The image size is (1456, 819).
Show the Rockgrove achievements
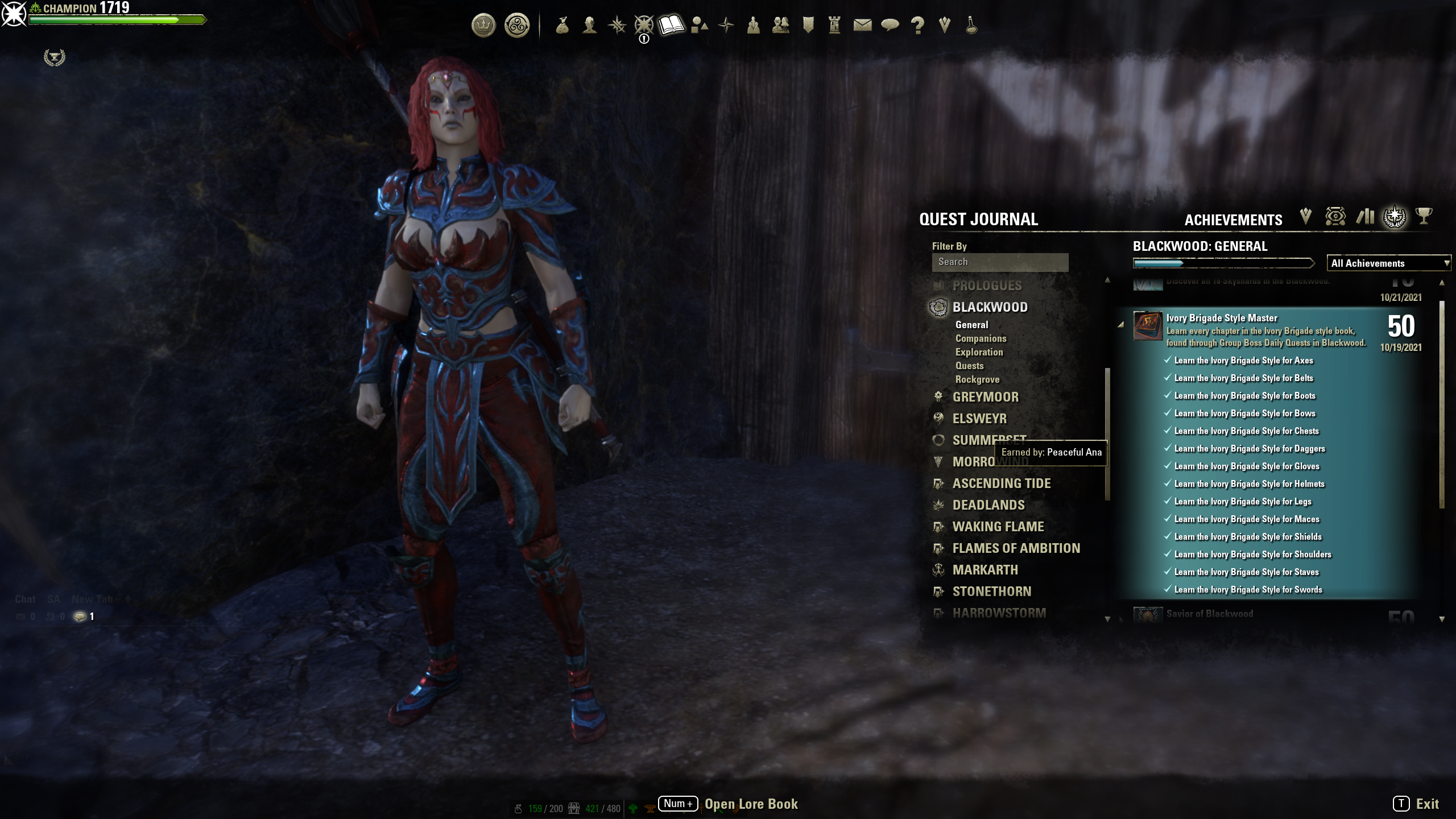click(x=977, y=379)
